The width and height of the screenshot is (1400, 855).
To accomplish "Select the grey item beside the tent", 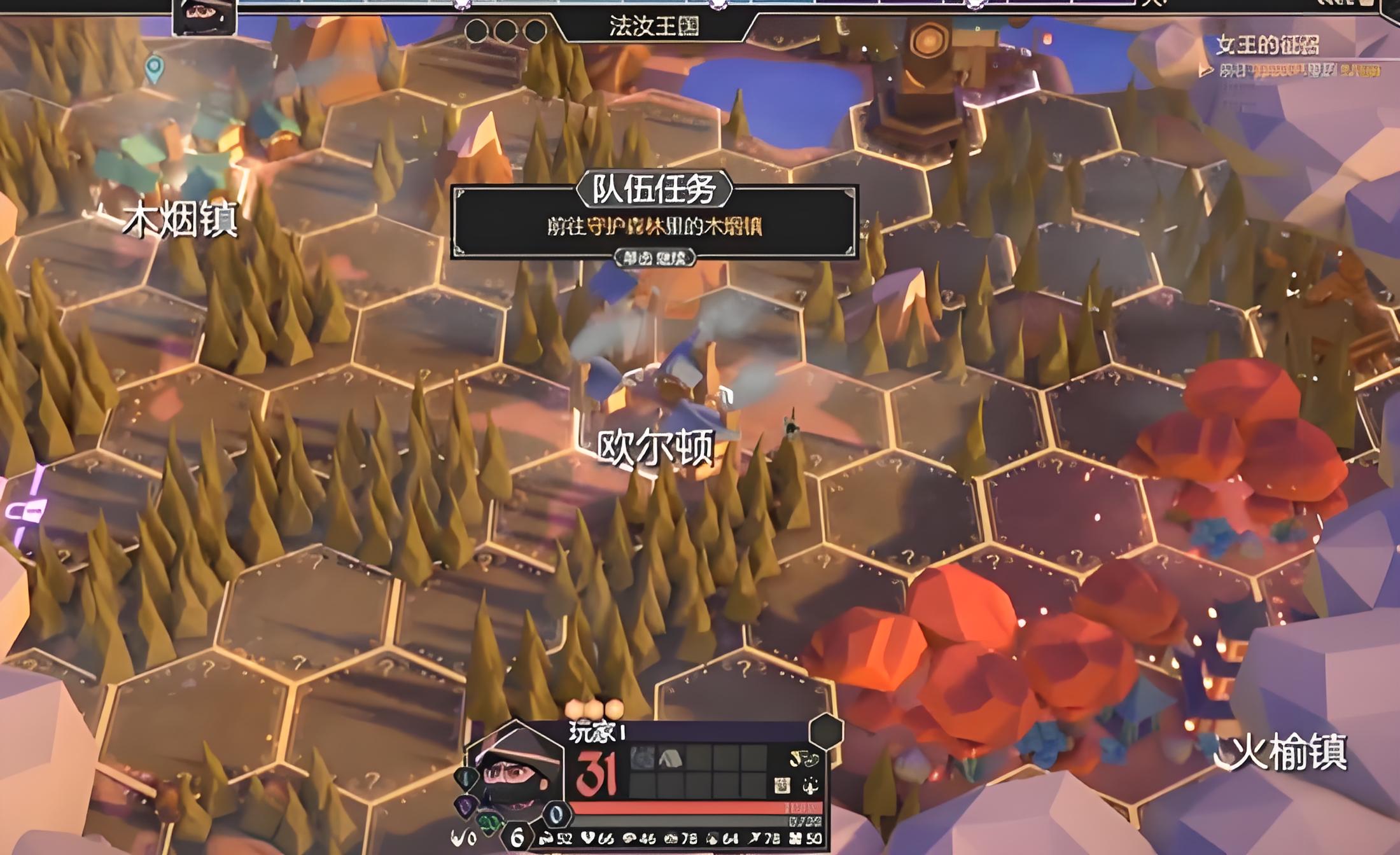I will point(642,758).
